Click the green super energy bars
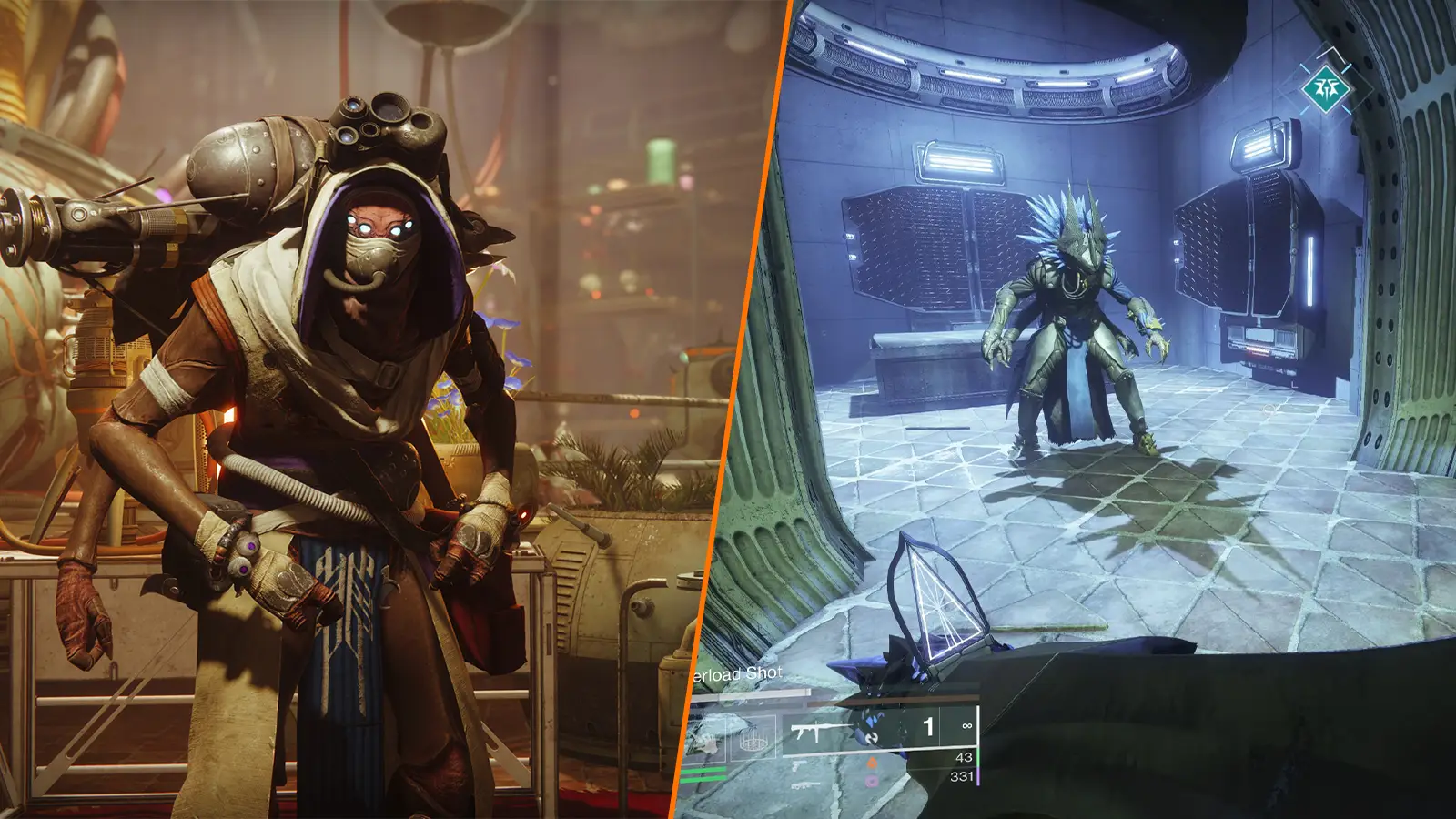Screen dimensions: 1456x819 (702, 773)
